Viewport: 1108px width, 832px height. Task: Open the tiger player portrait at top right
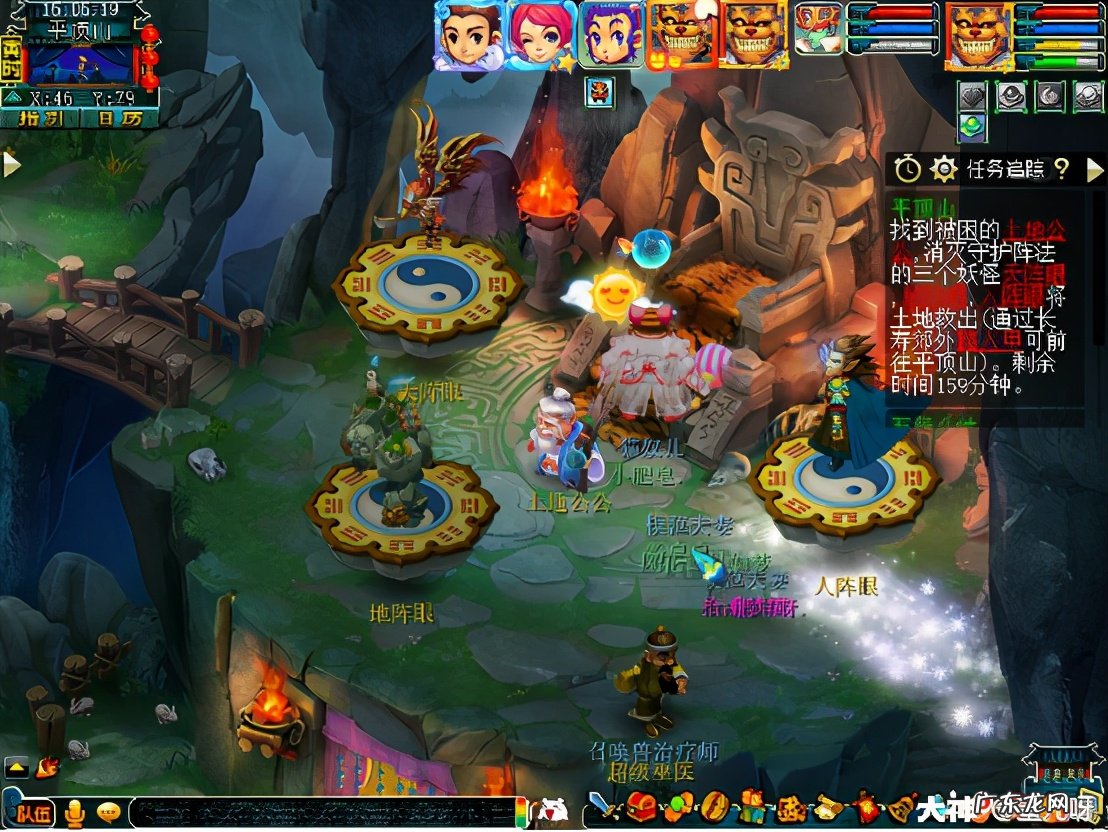[x=977, y=35]
